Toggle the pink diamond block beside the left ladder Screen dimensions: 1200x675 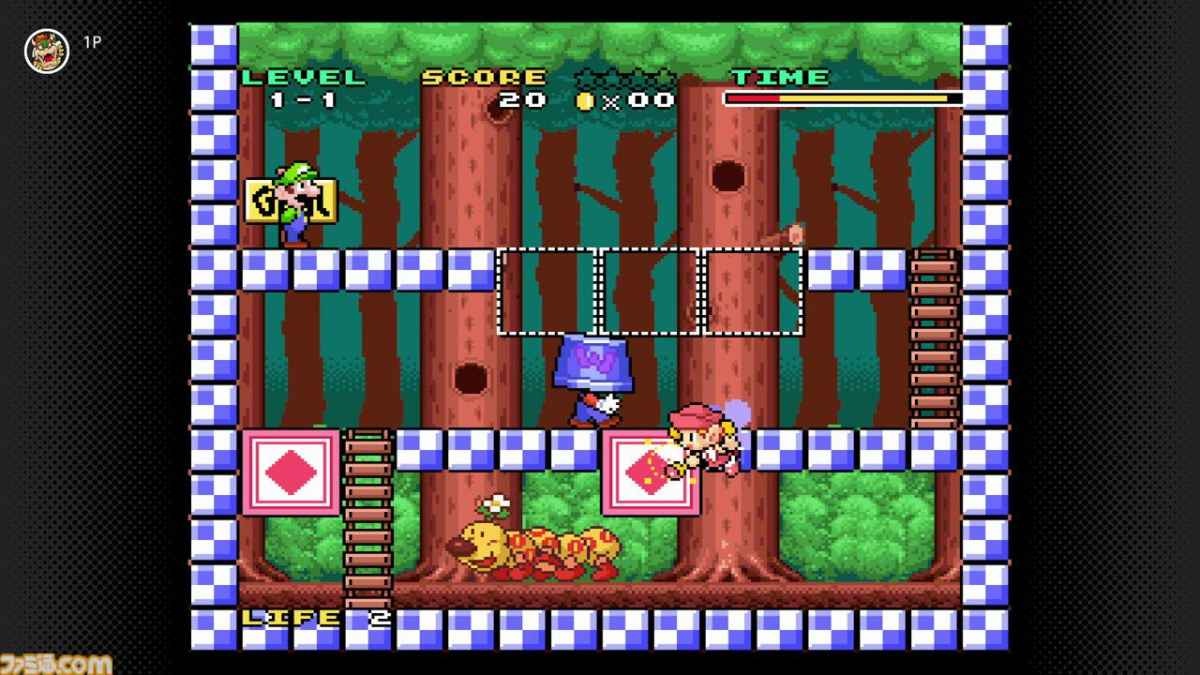click(290, 472)
